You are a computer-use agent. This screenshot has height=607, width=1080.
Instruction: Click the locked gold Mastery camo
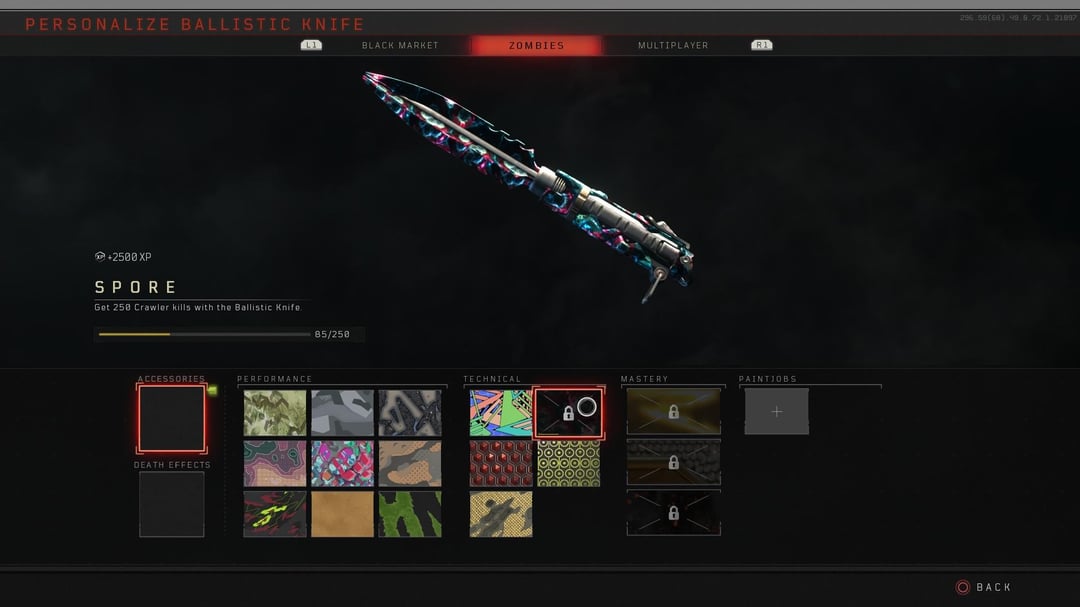click(673, 412)
